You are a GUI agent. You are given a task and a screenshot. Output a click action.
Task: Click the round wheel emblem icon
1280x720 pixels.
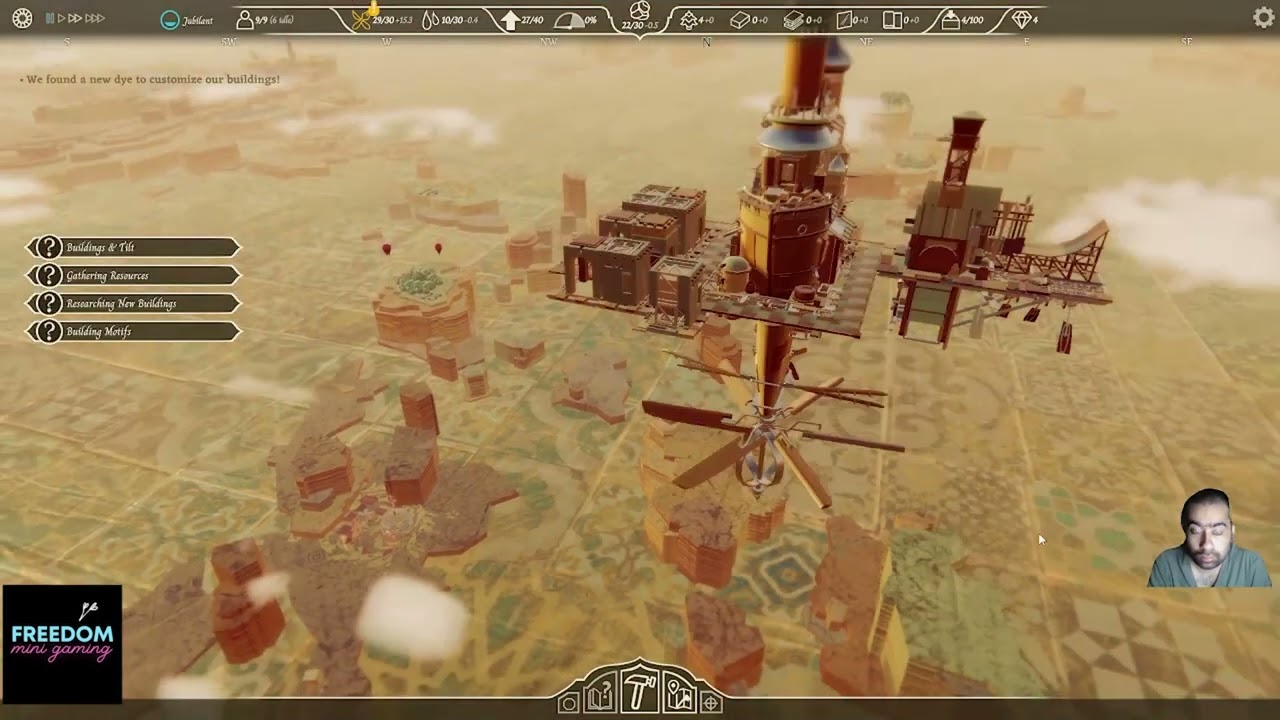pyautogui.click(x=22, y=18)
